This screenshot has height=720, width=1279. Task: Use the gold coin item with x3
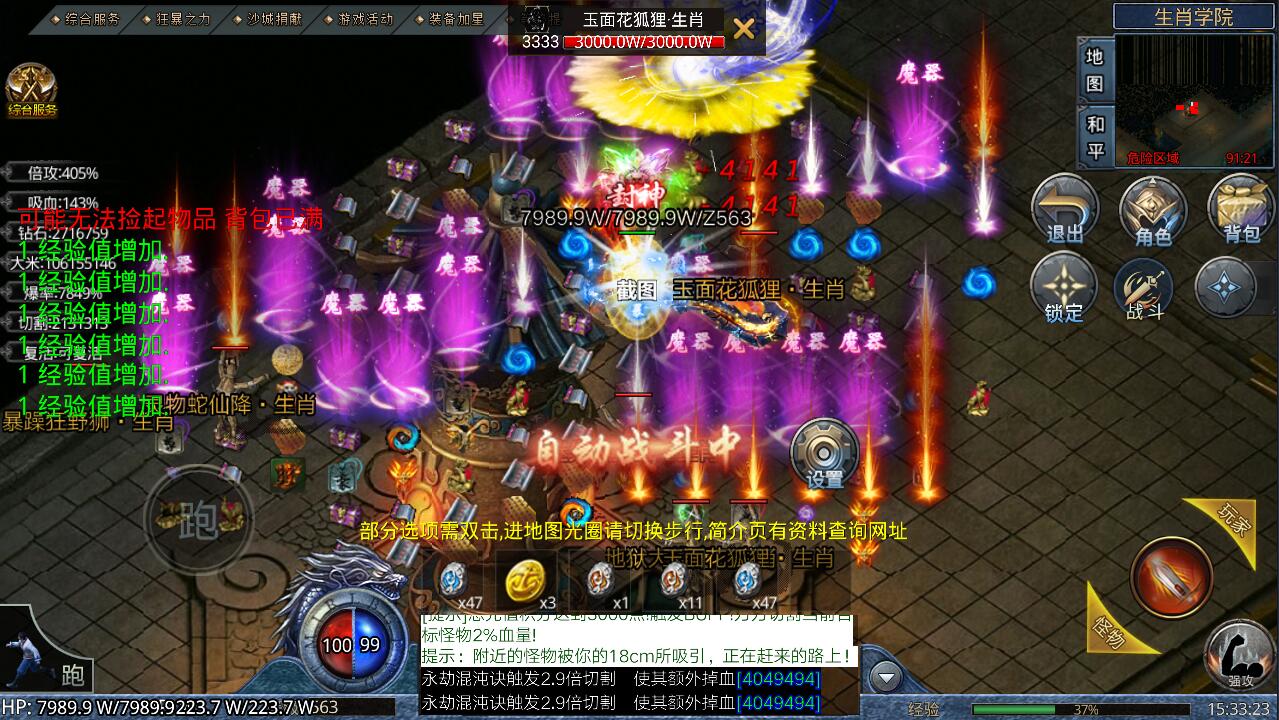[524, 580]
